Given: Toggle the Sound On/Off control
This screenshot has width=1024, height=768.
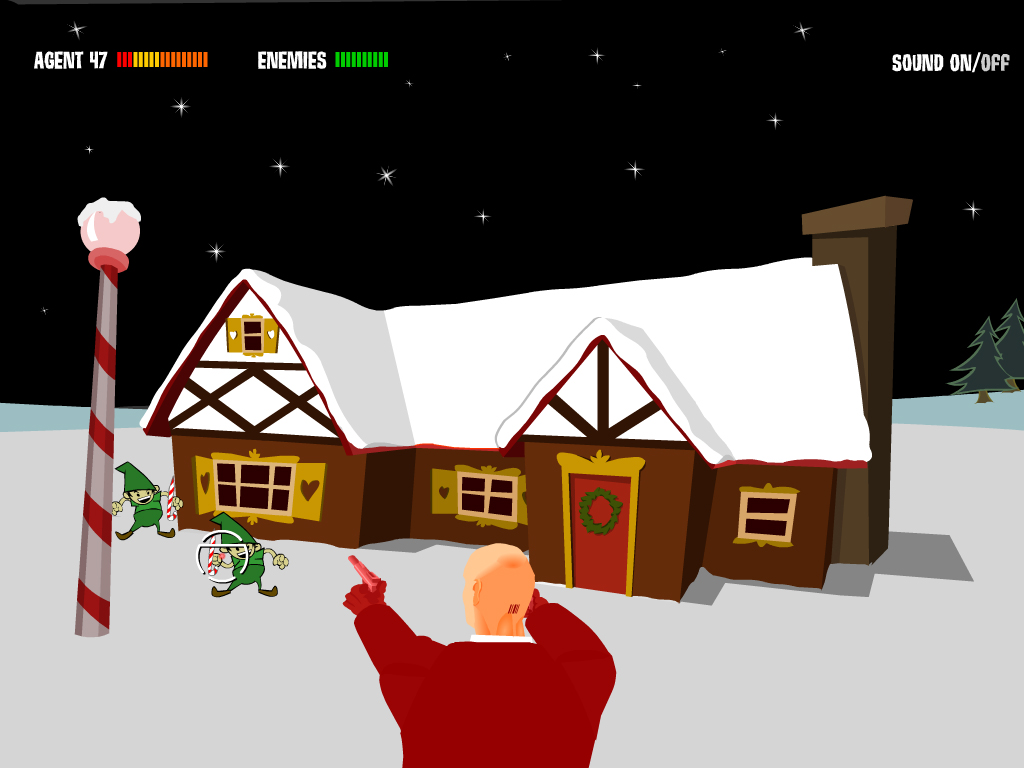Looking at the screenshot, I should (x=950, y=63).
